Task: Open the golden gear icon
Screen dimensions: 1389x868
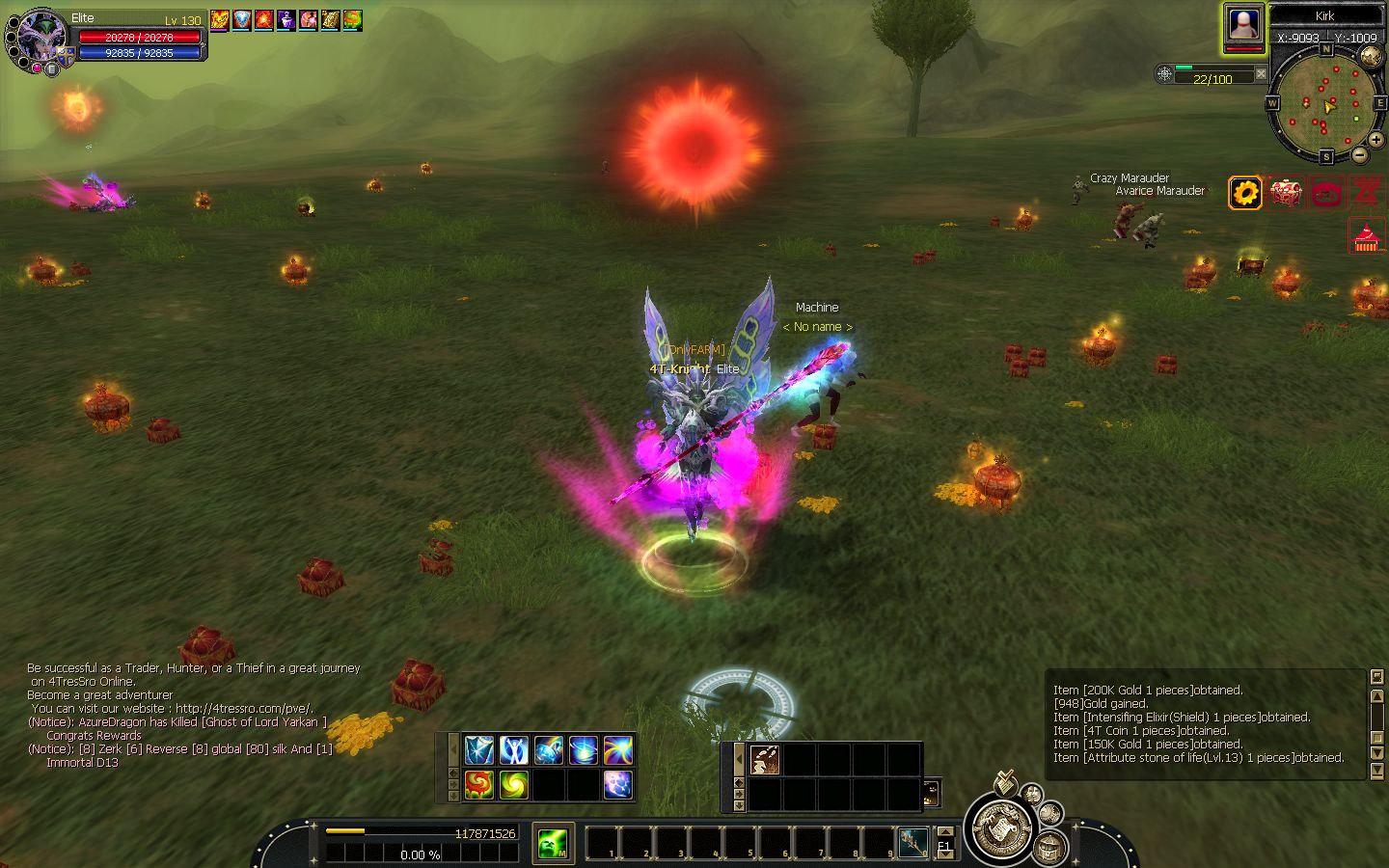Action: click(1245, 193)
